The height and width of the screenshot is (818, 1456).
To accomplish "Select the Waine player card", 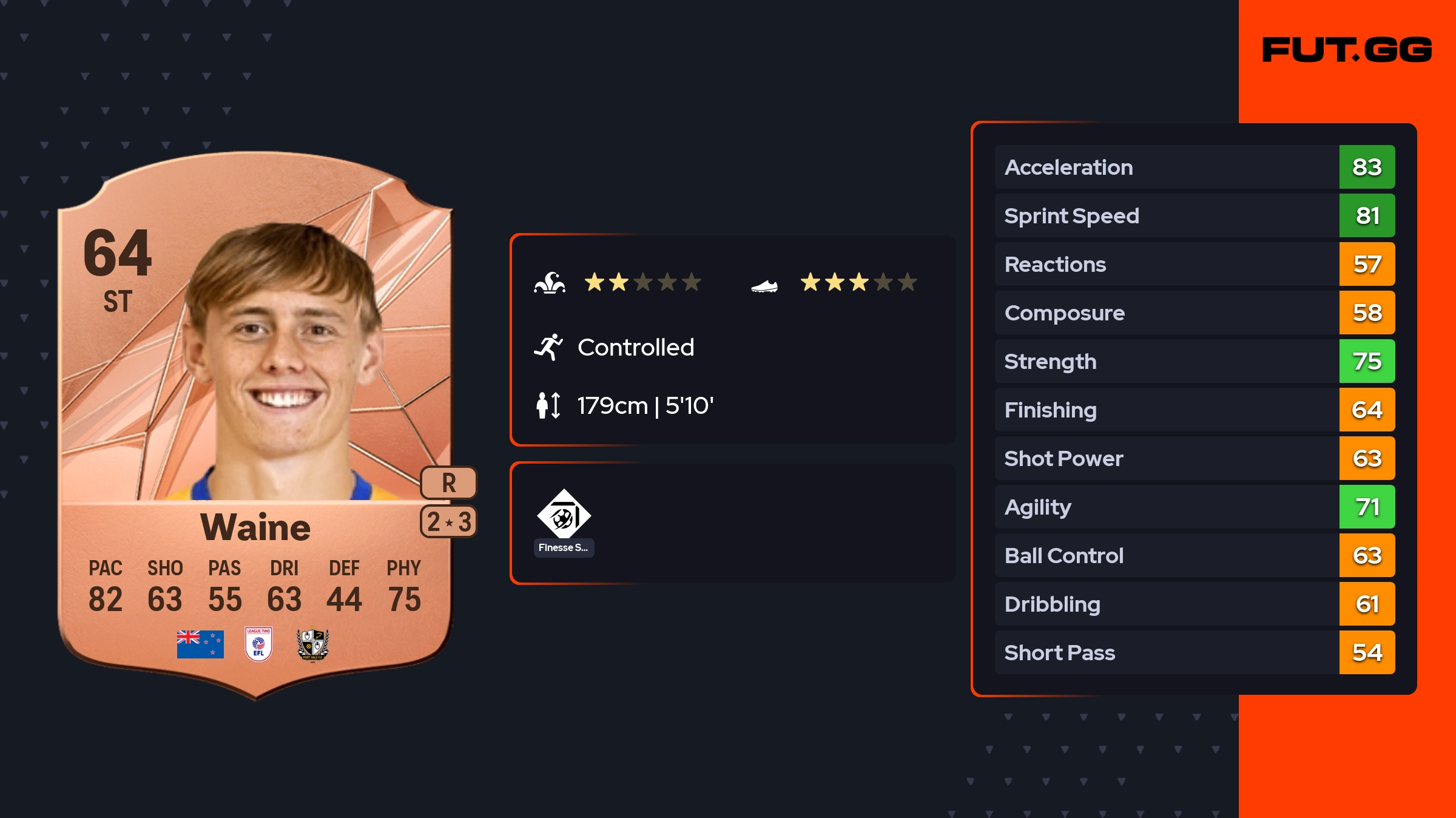I will [x=255, y=425].
